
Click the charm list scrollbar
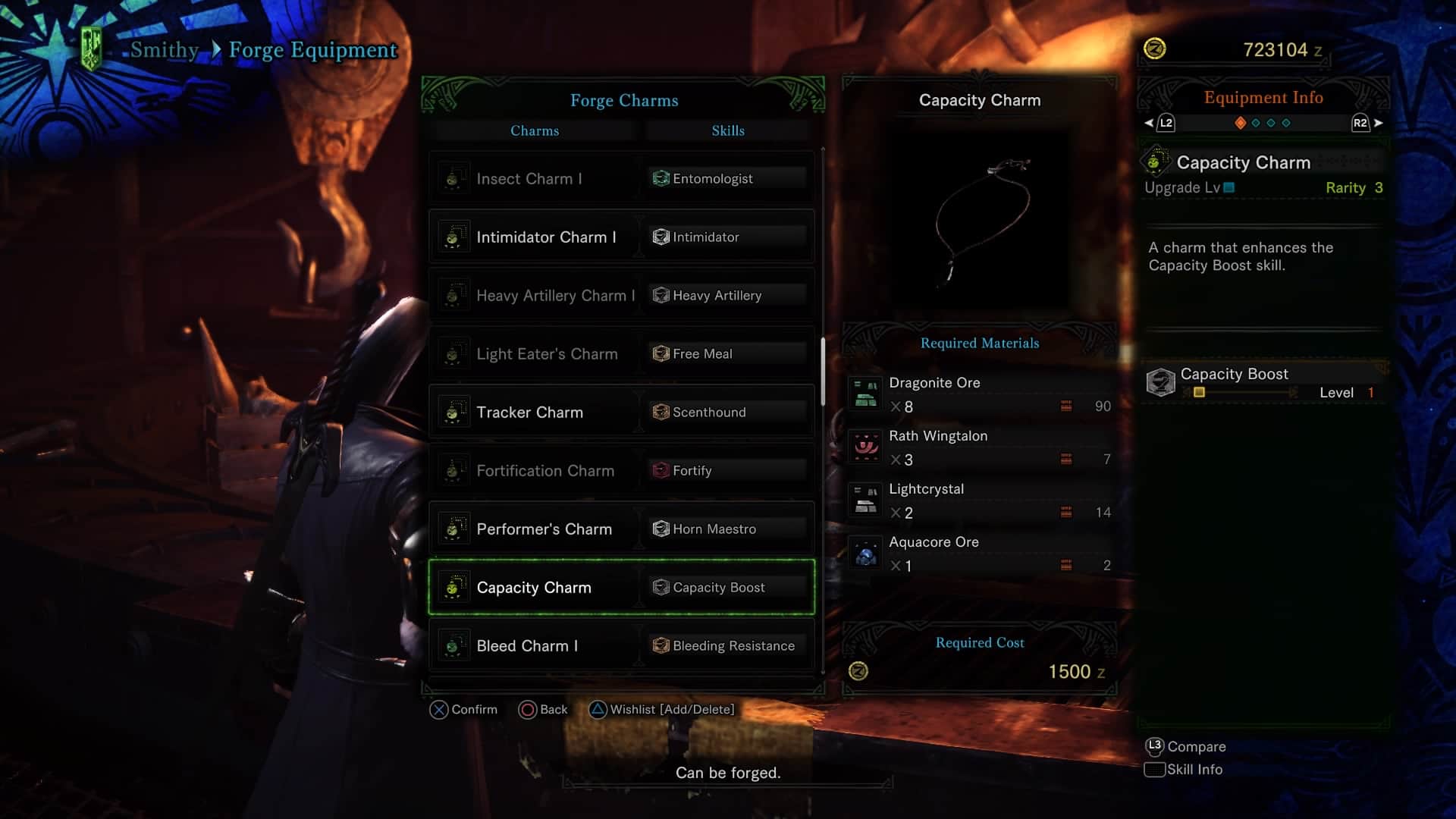823,372
